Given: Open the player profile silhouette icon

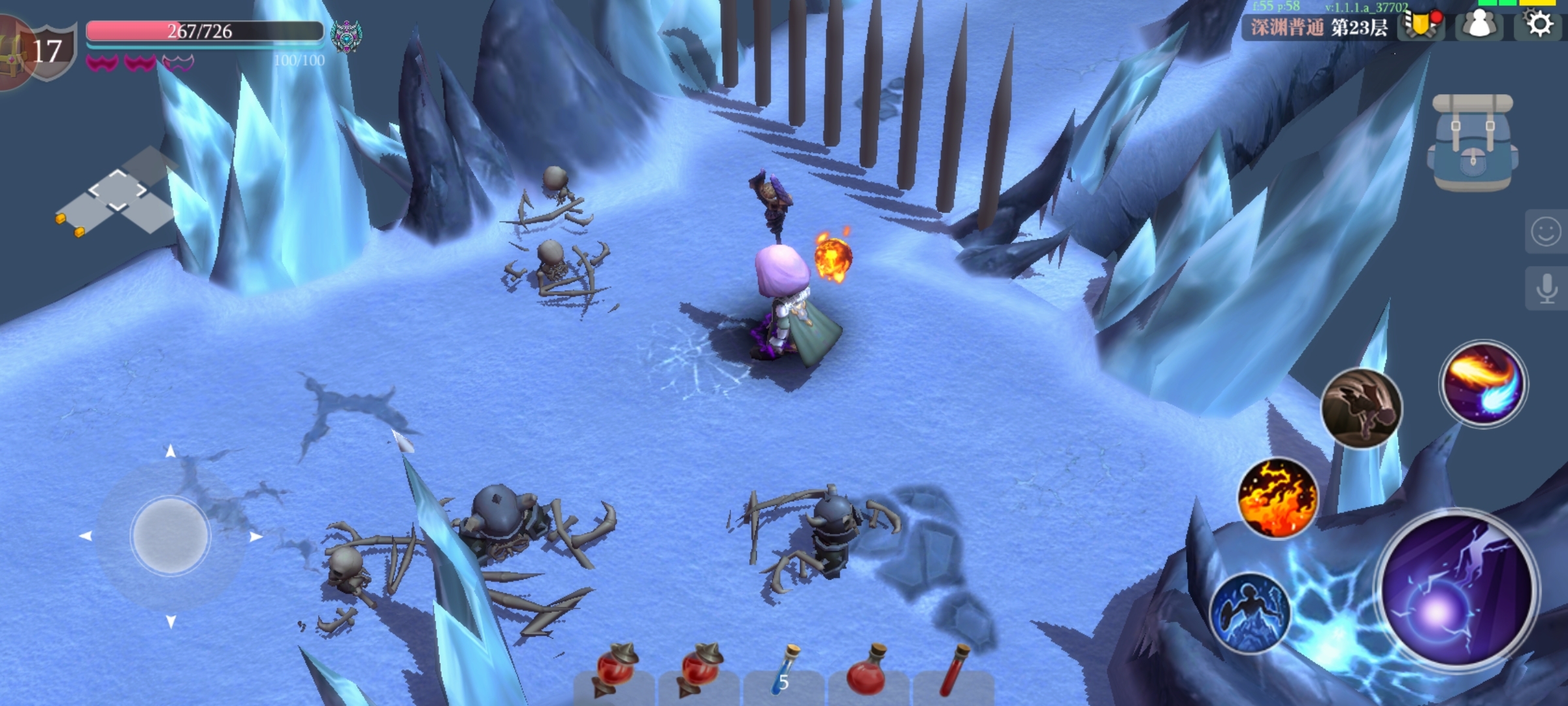Looking at the screenshot, I should point(1480,25).
